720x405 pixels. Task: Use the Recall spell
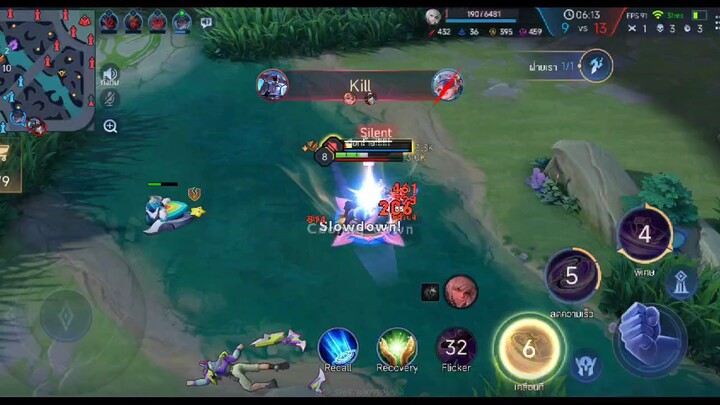[x=338, y=348]
